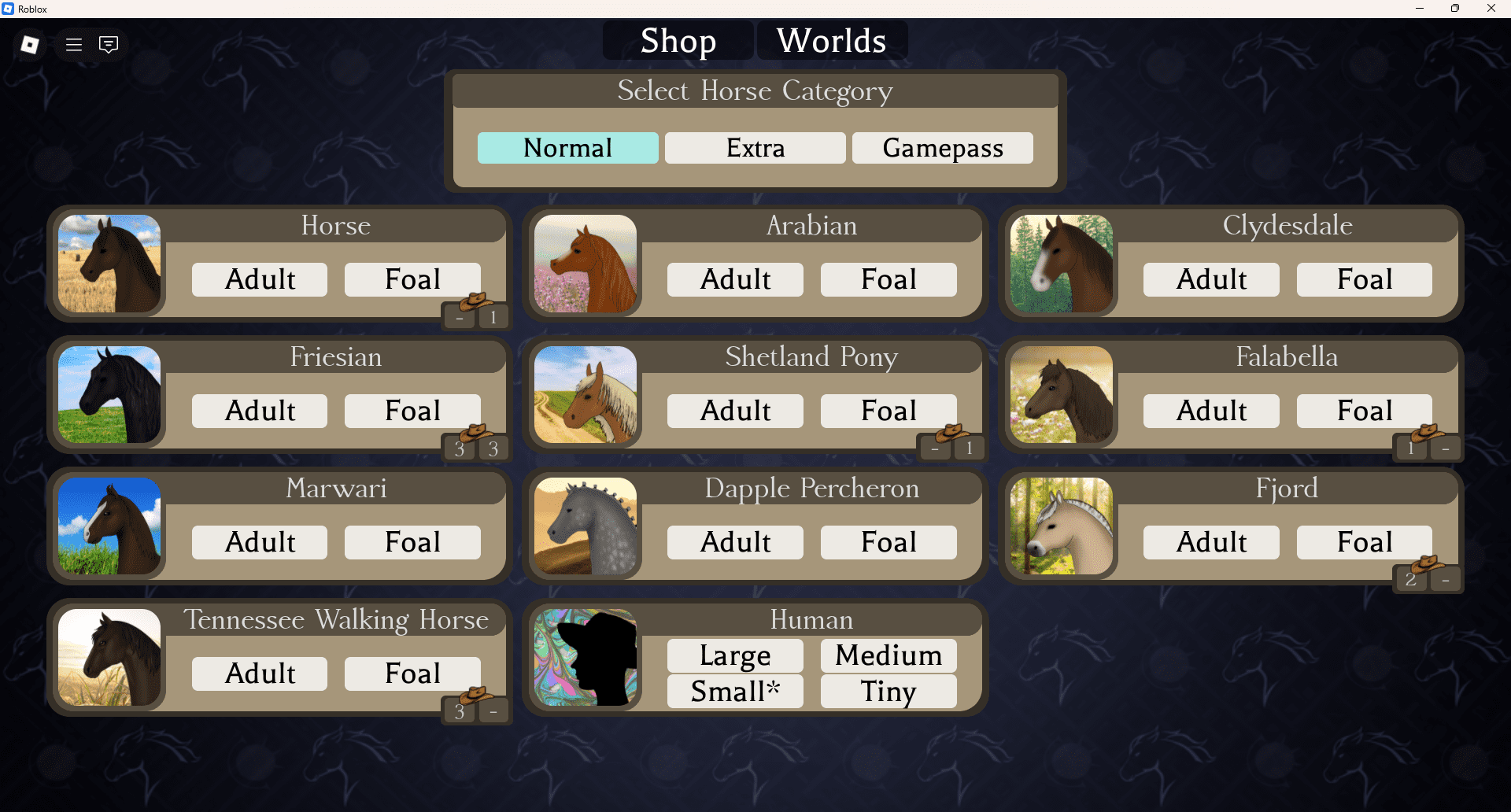The height and width of the screenshot is (812, 1511).
Task: Choose the Medium Human size
Action: coord(888,655)
